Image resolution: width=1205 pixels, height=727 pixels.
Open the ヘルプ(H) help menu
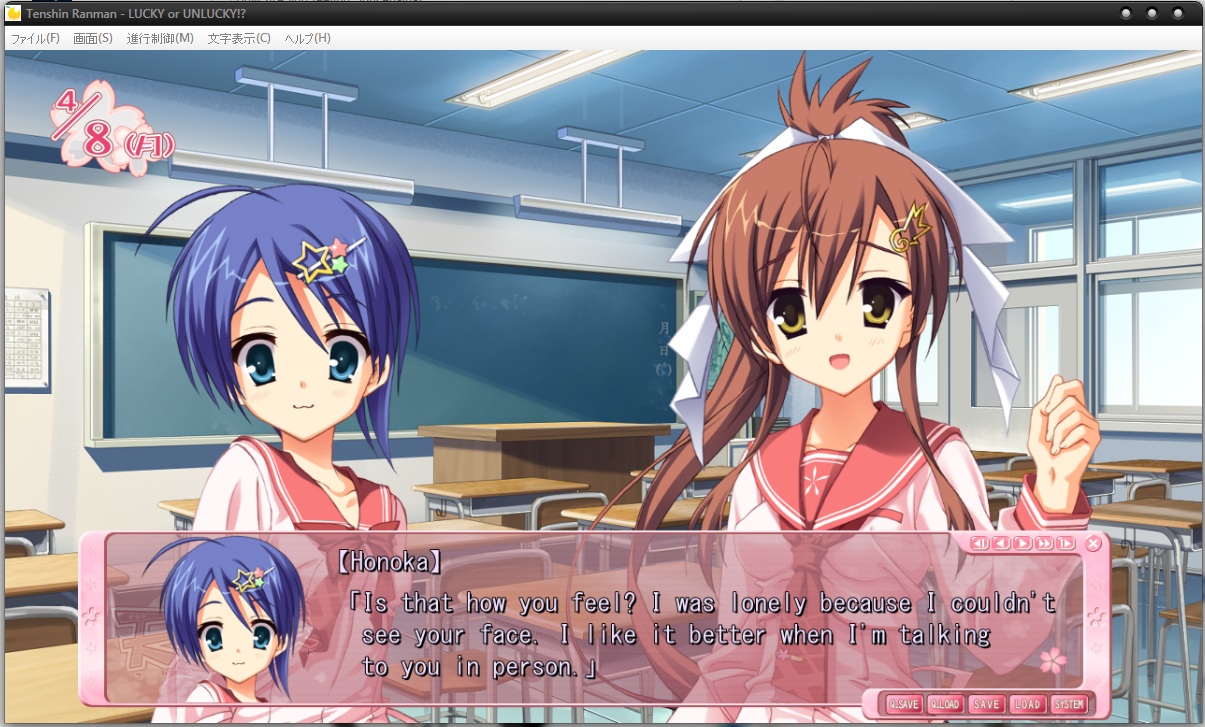(308, 38)
